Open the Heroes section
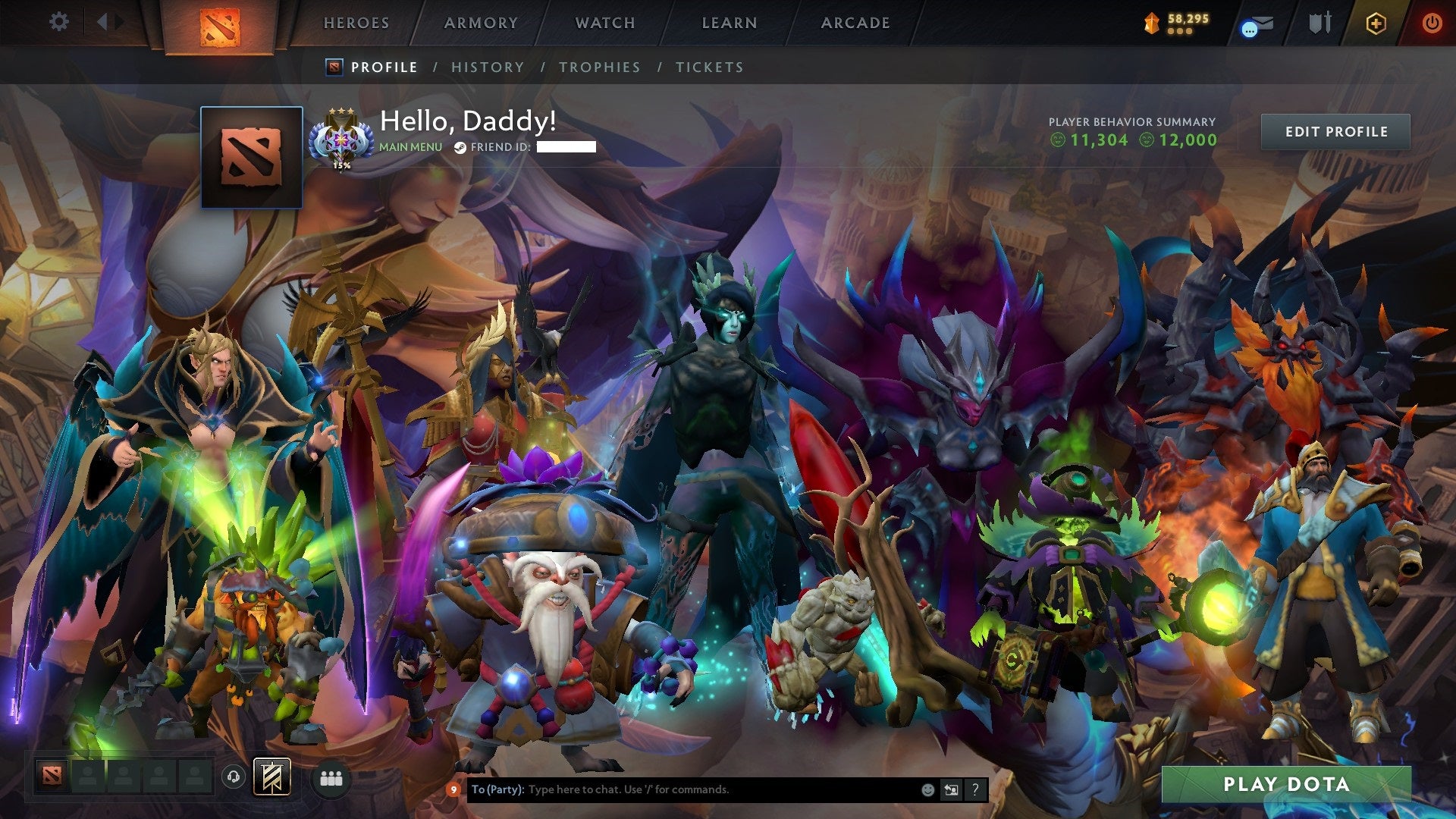Image resolution: width=1456 pixels, height=819 pixels. 356,24
